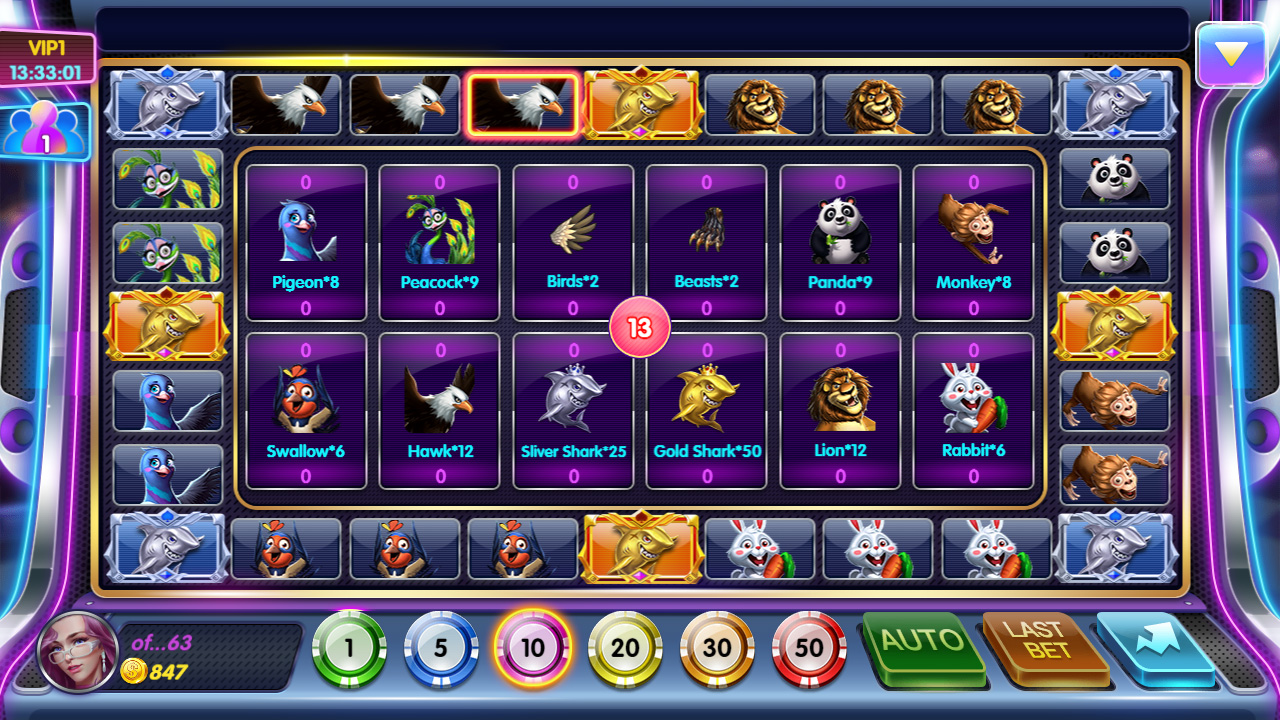This screenshot has width=1280, height=720.
Task: Bet on Panda*9
Action: click(x=840, y=242)
